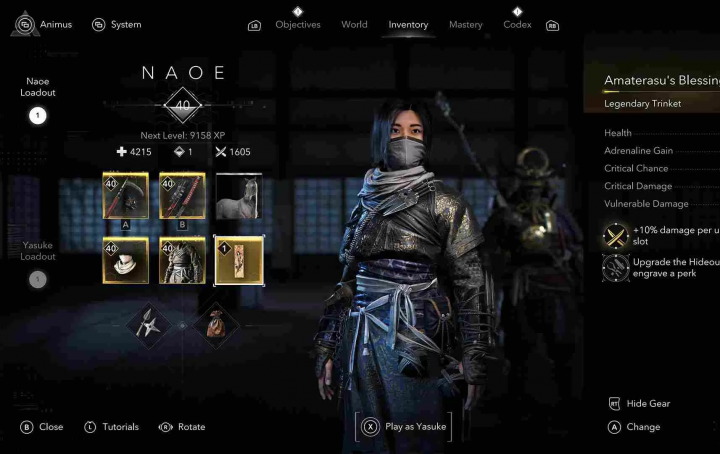
Task: Open the System menu
Action: [x=116, y=24]
